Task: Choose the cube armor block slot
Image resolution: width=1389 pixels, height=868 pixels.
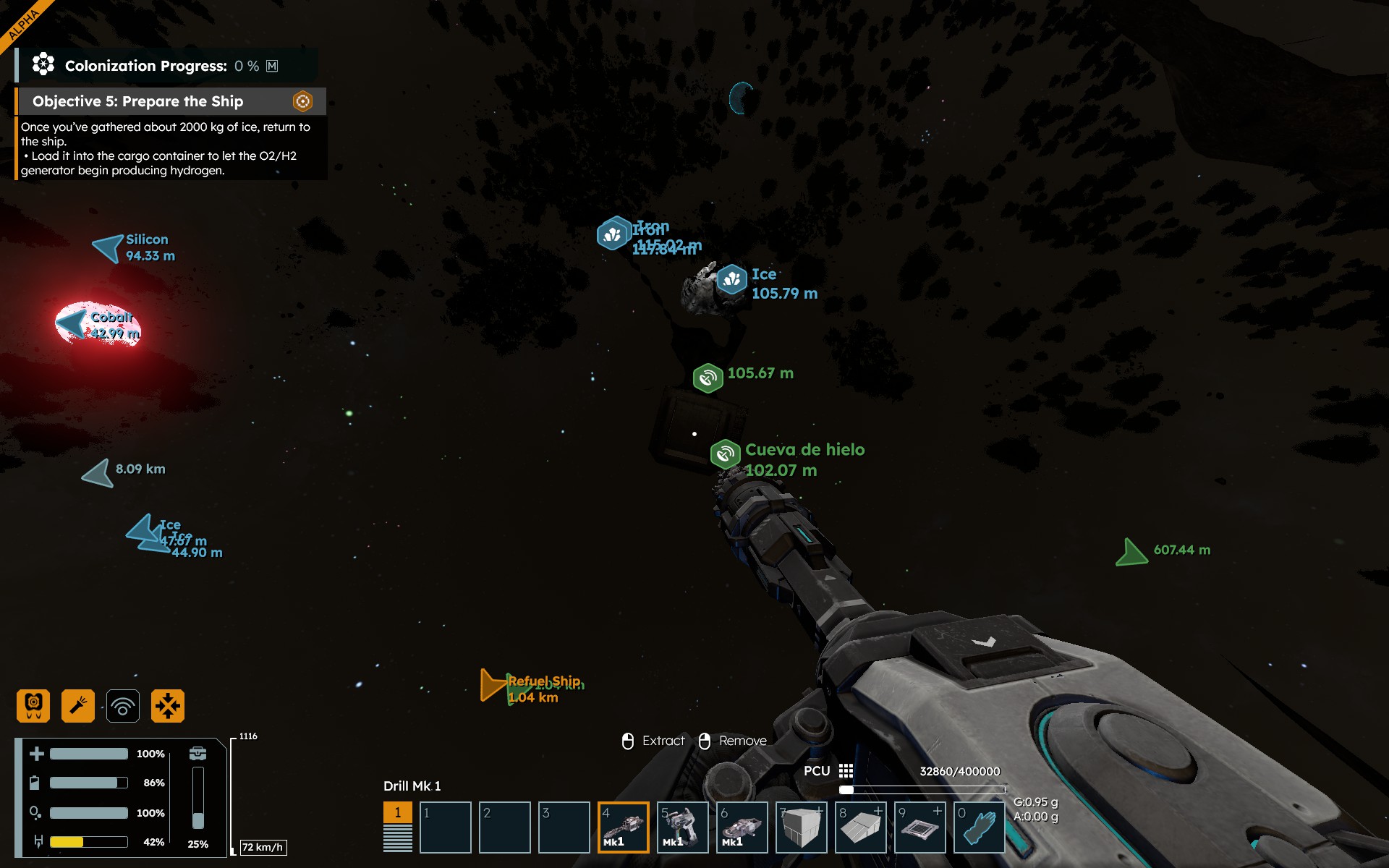Action: [x=801, y=827]
